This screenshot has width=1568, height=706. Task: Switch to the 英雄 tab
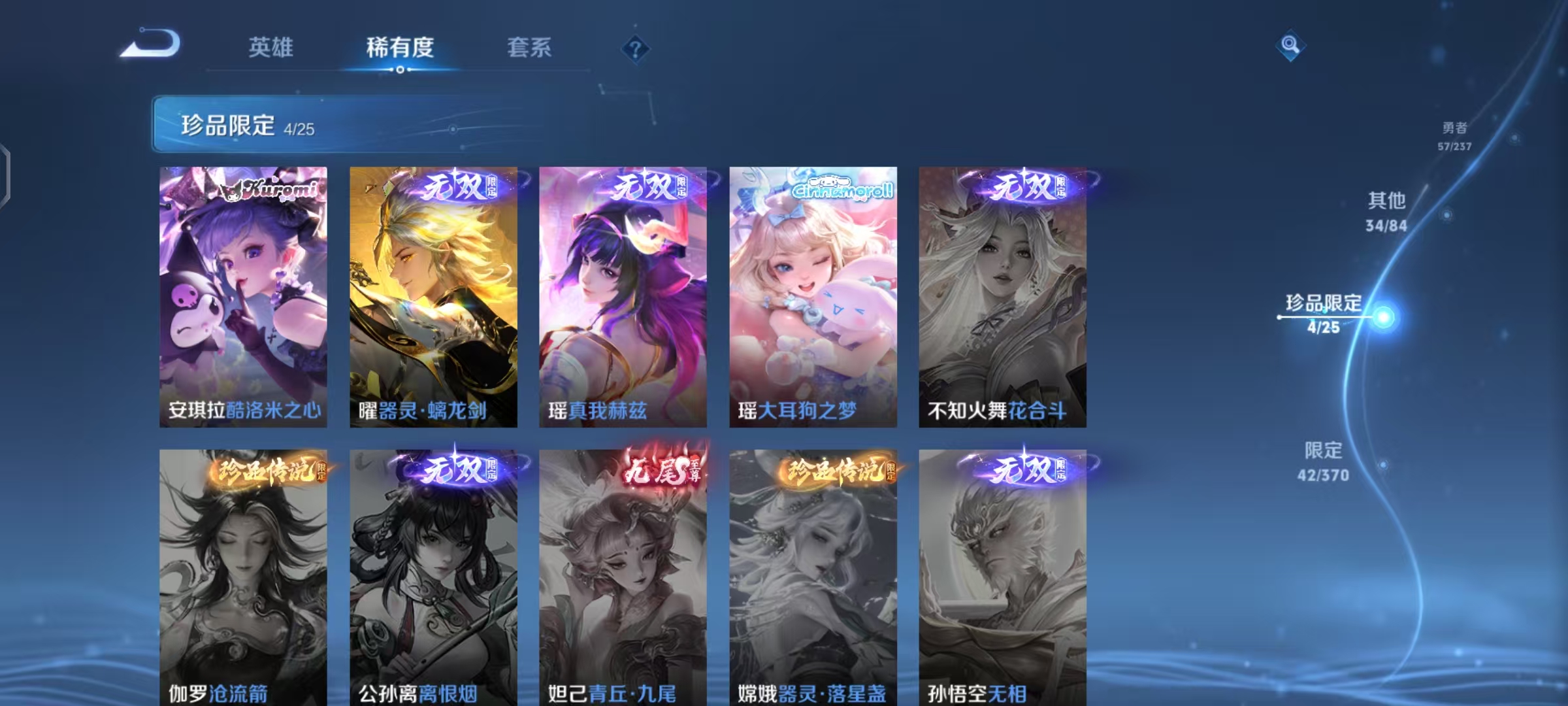[271, 47]
